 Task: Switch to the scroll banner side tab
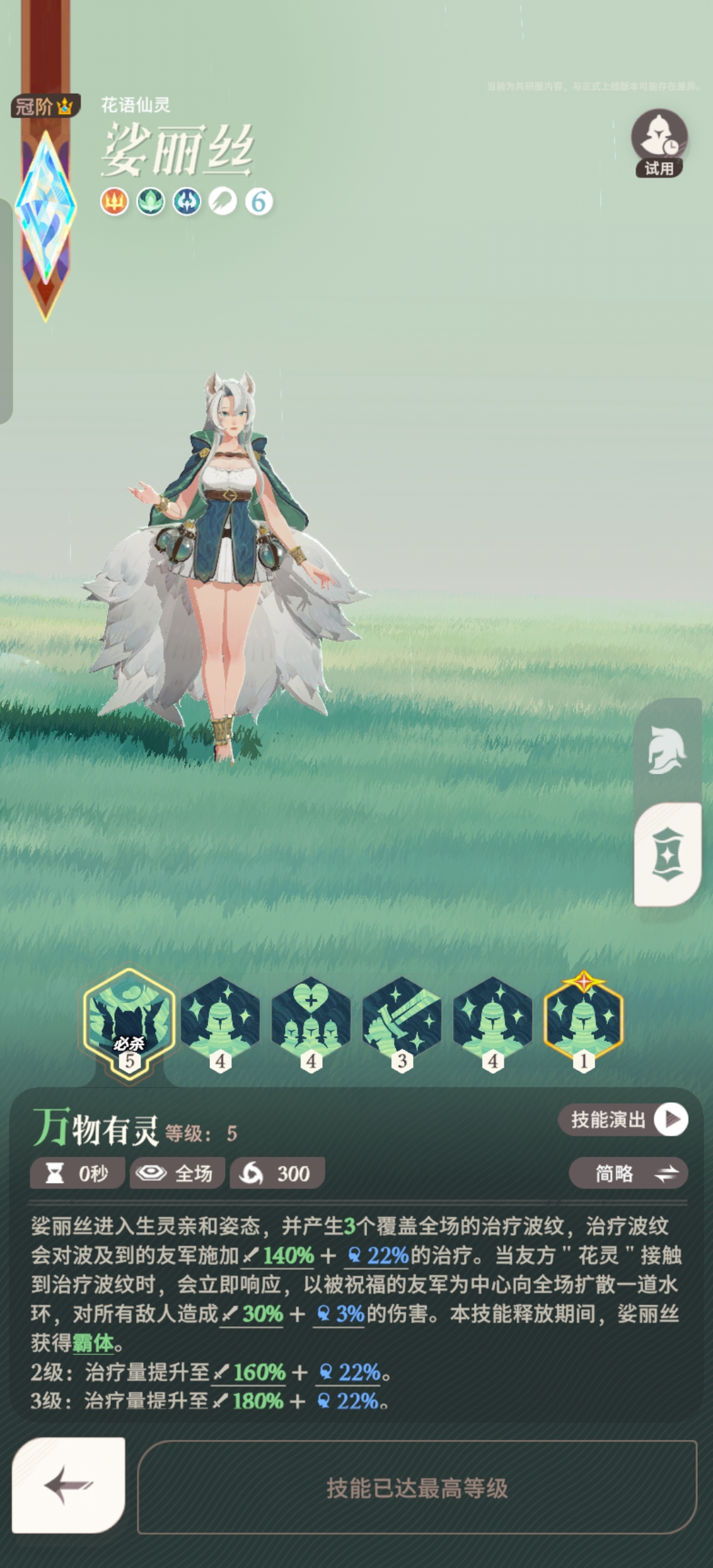(x=667, y=854)
